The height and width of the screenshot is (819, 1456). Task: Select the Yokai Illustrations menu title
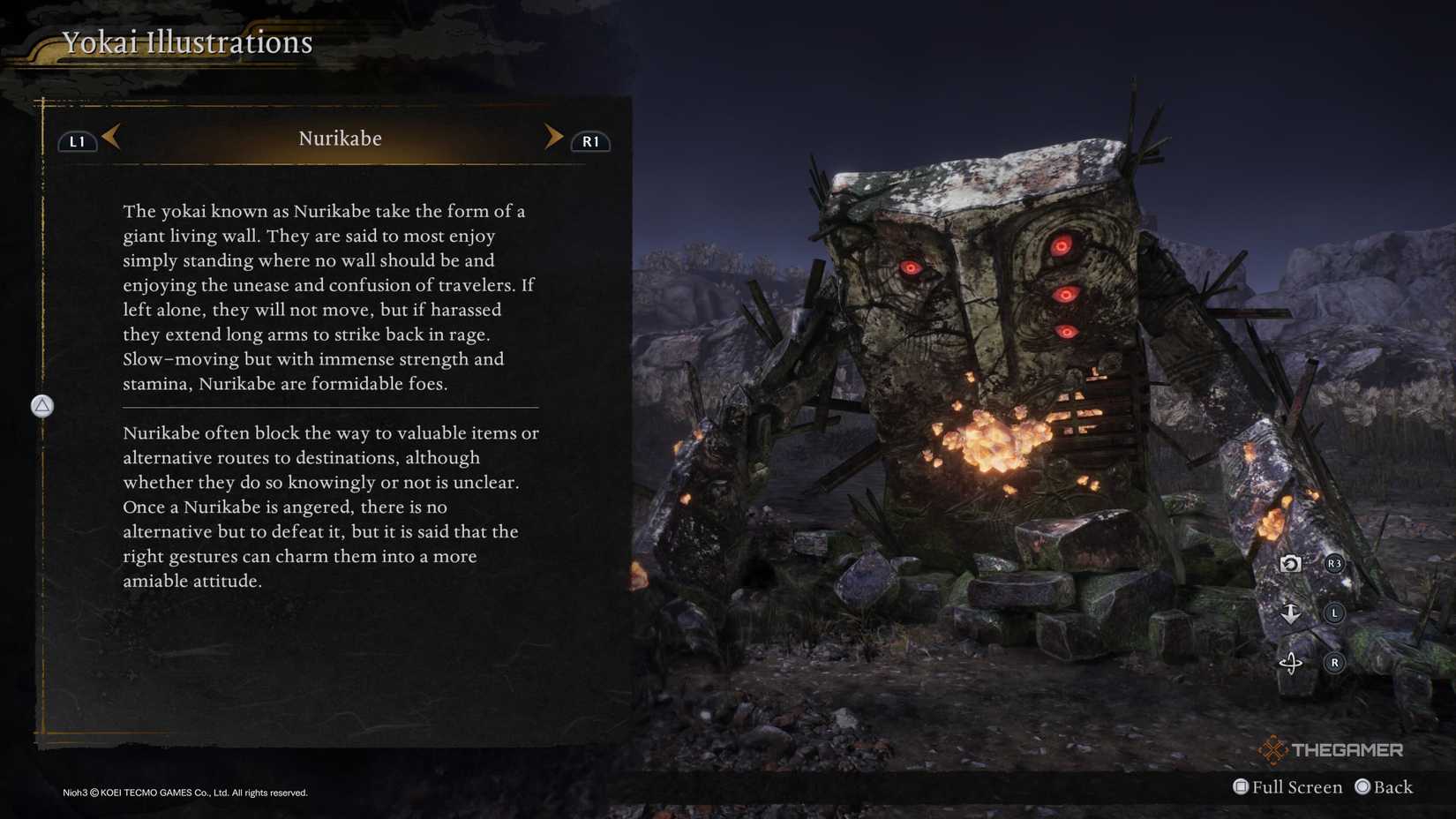(186, 41)
